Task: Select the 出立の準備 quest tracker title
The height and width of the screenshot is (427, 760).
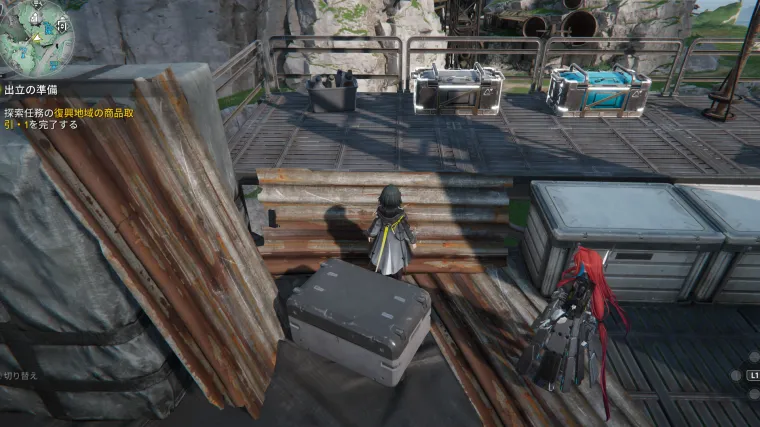Action: tap(31, 89)
